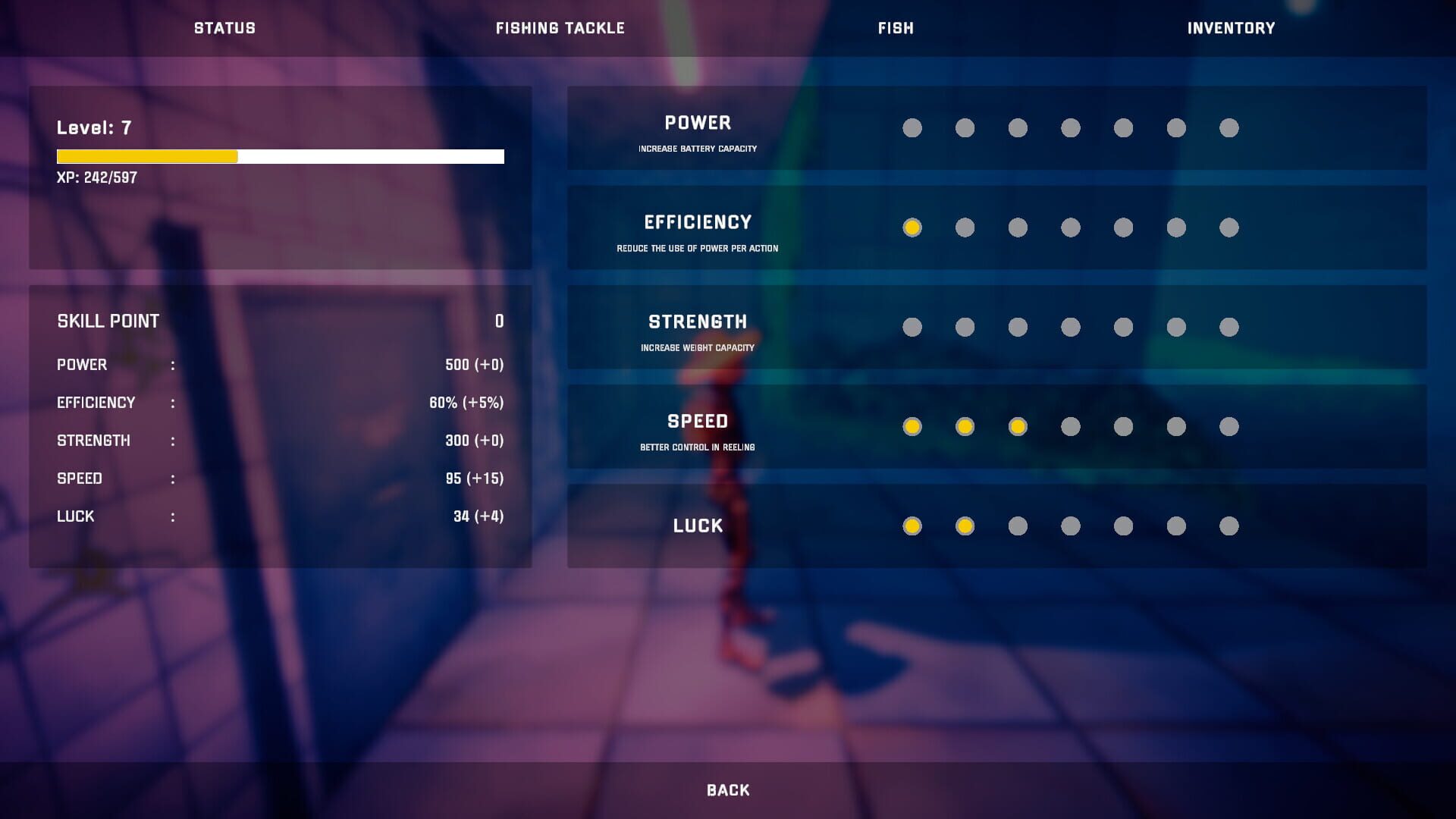Click the second Efficiency skill dot

point(965,227)
